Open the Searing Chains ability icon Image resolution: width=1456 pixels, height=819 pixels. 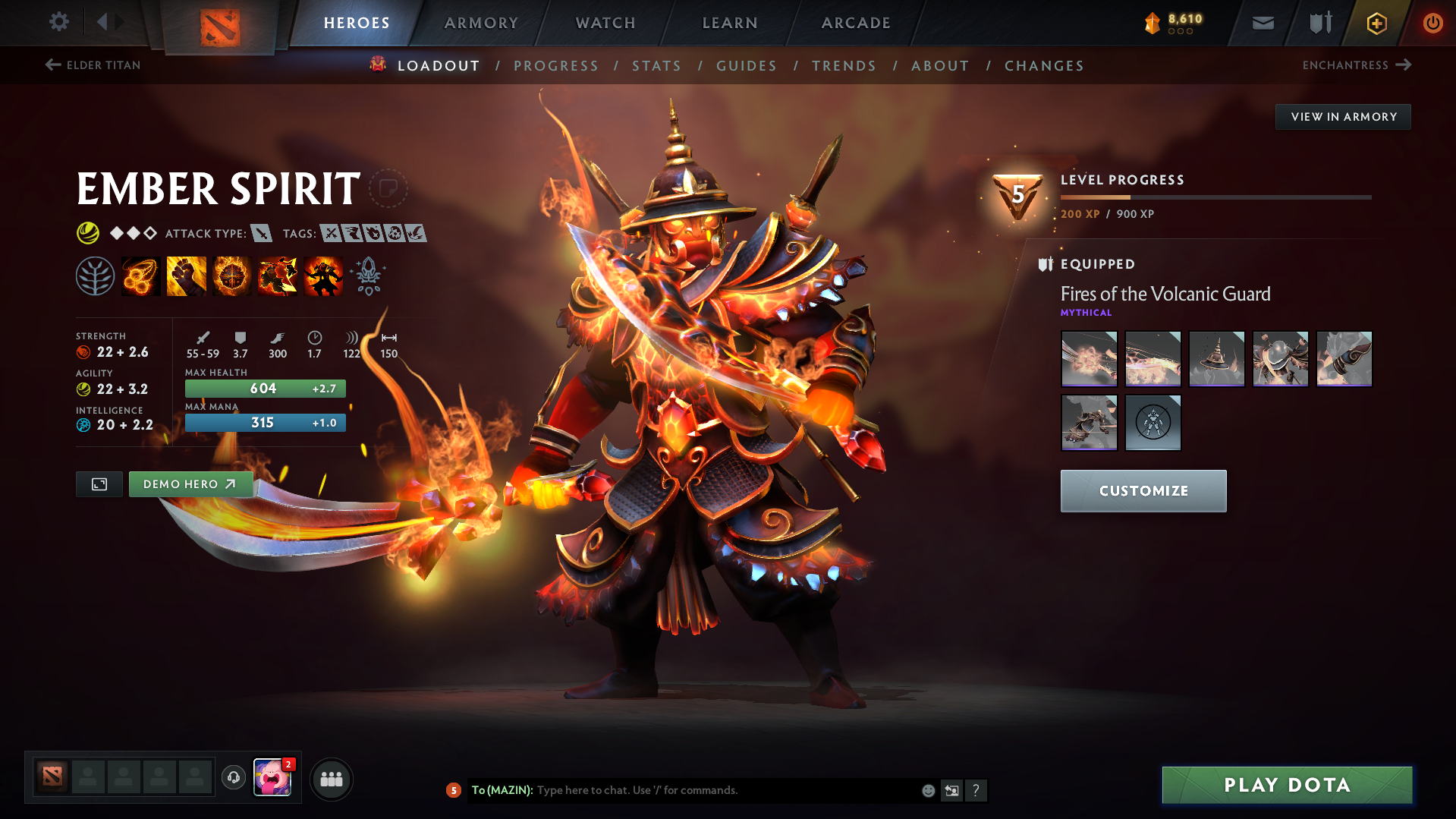pos(140,276)
